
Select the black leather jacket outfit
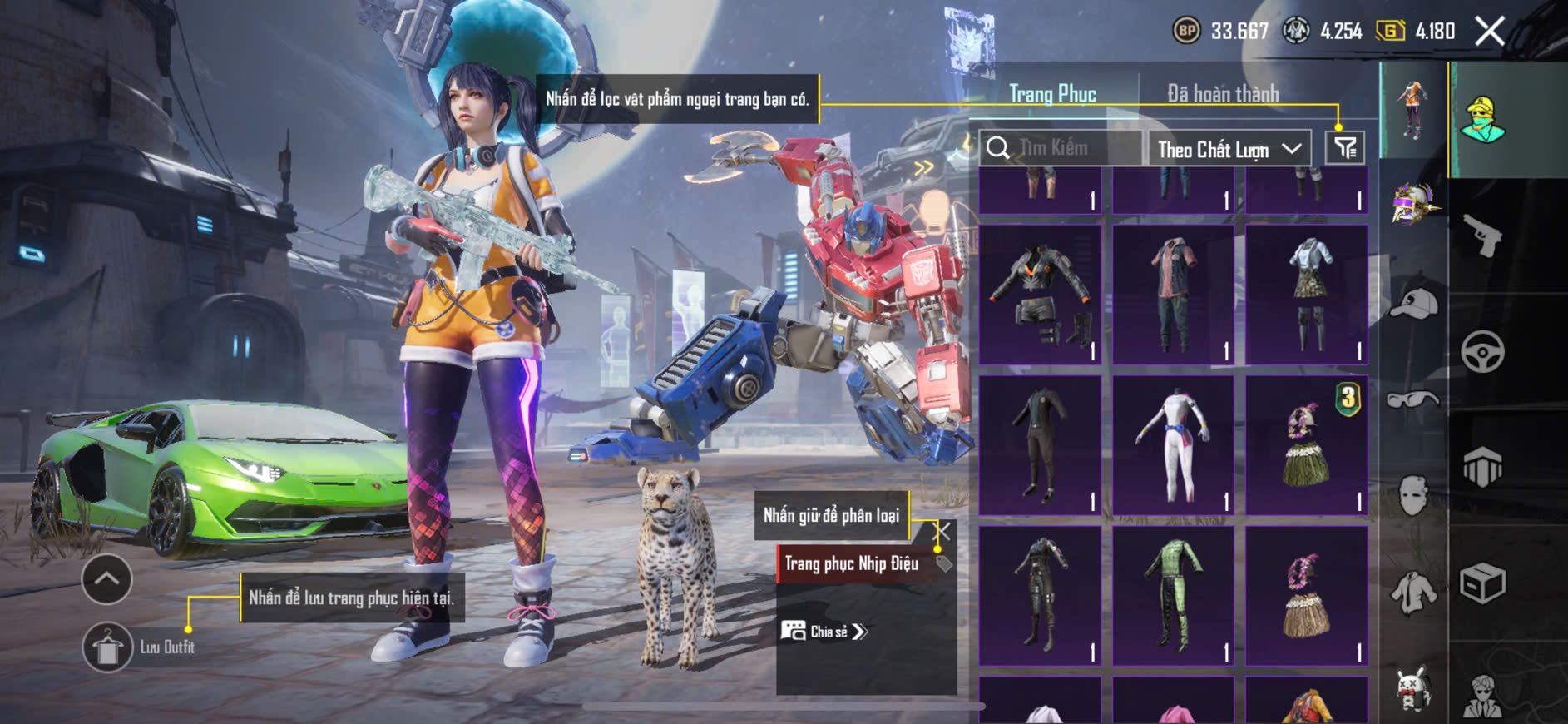pyautogui.click(x=1041, y=294)
